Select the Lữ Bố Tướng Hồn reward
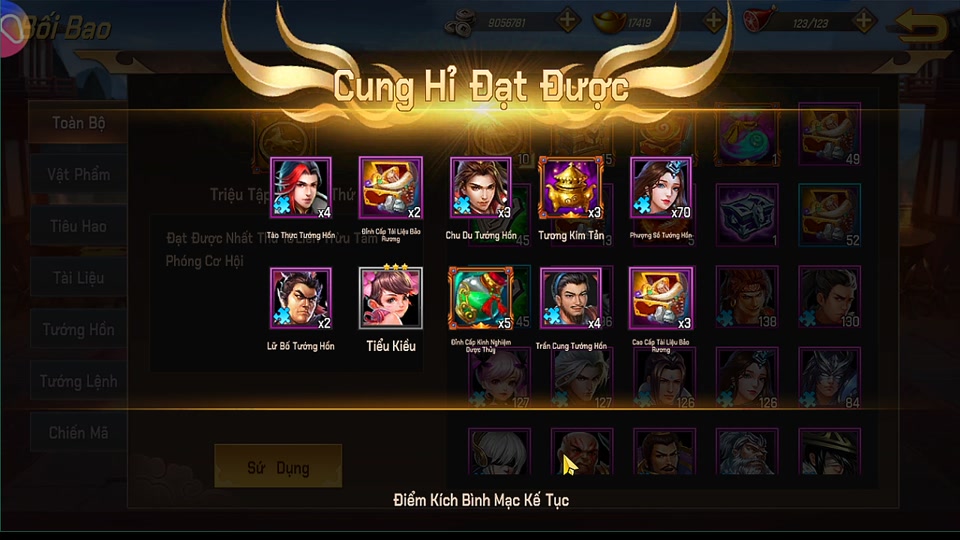The image size is (960, 540). [301, 298]
